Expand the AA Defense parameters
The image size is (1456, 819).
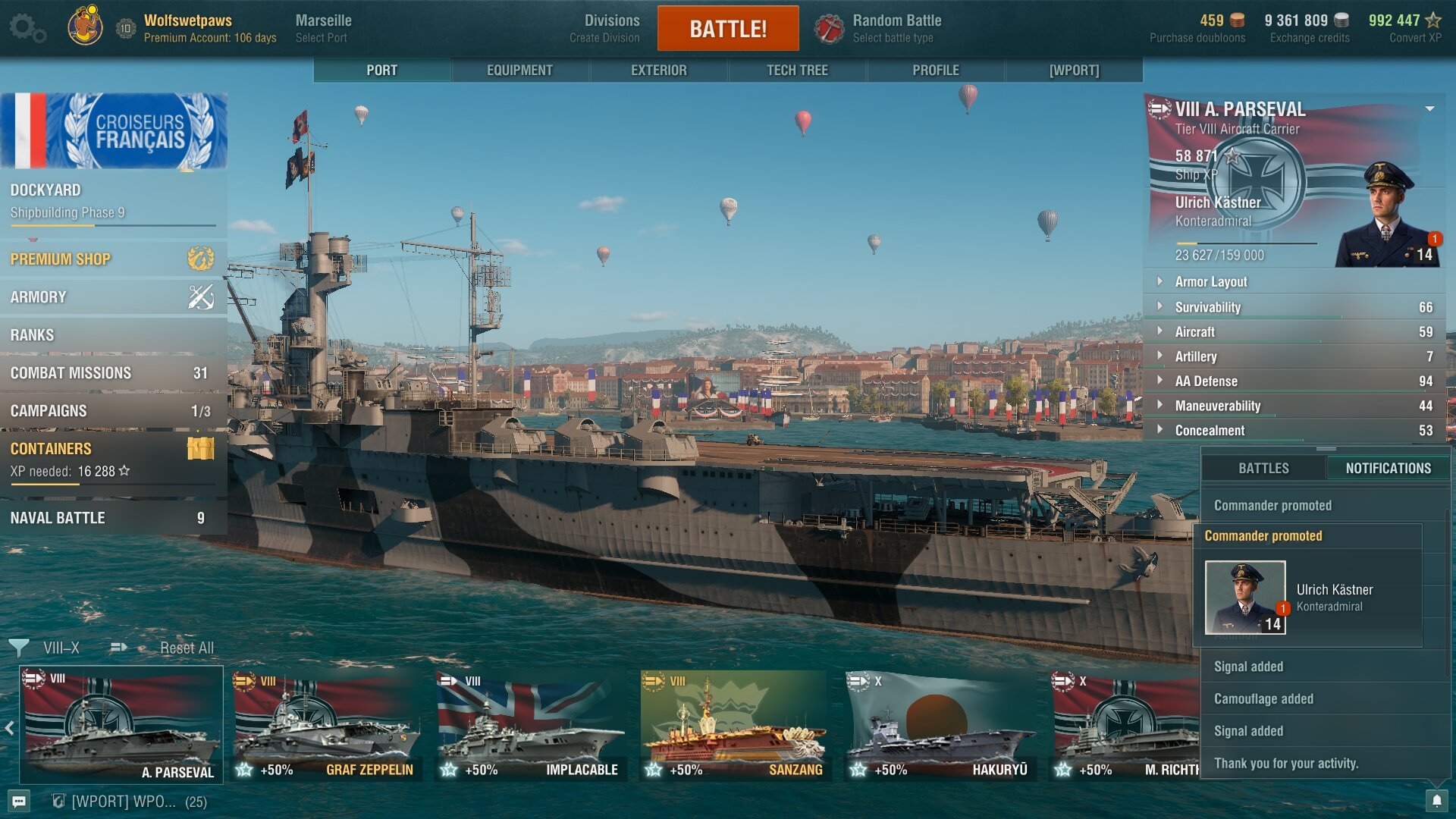1206,381
